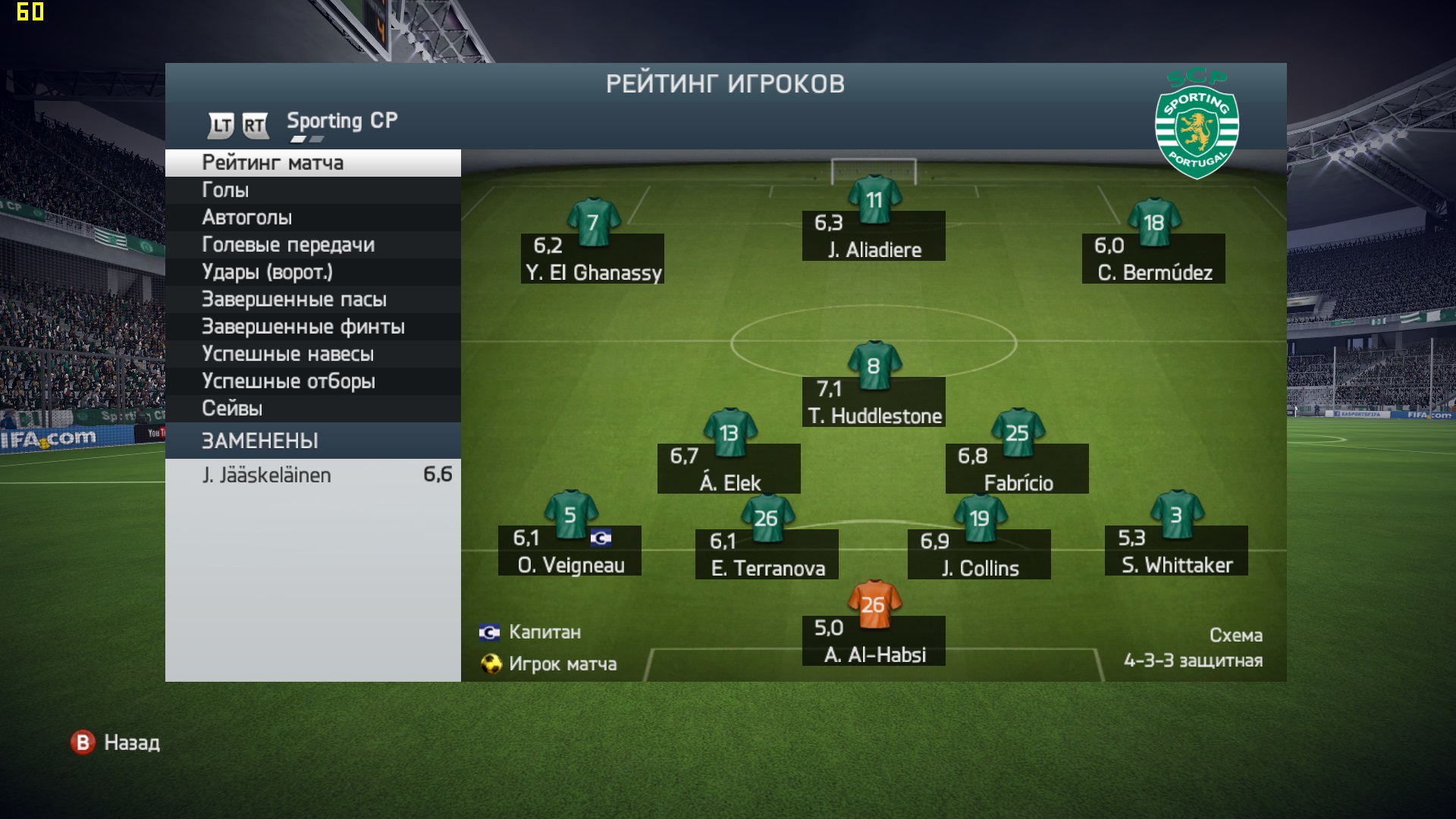
Task: Pick J. Aliadiere's number 11 card
Action: coord(874,236)
